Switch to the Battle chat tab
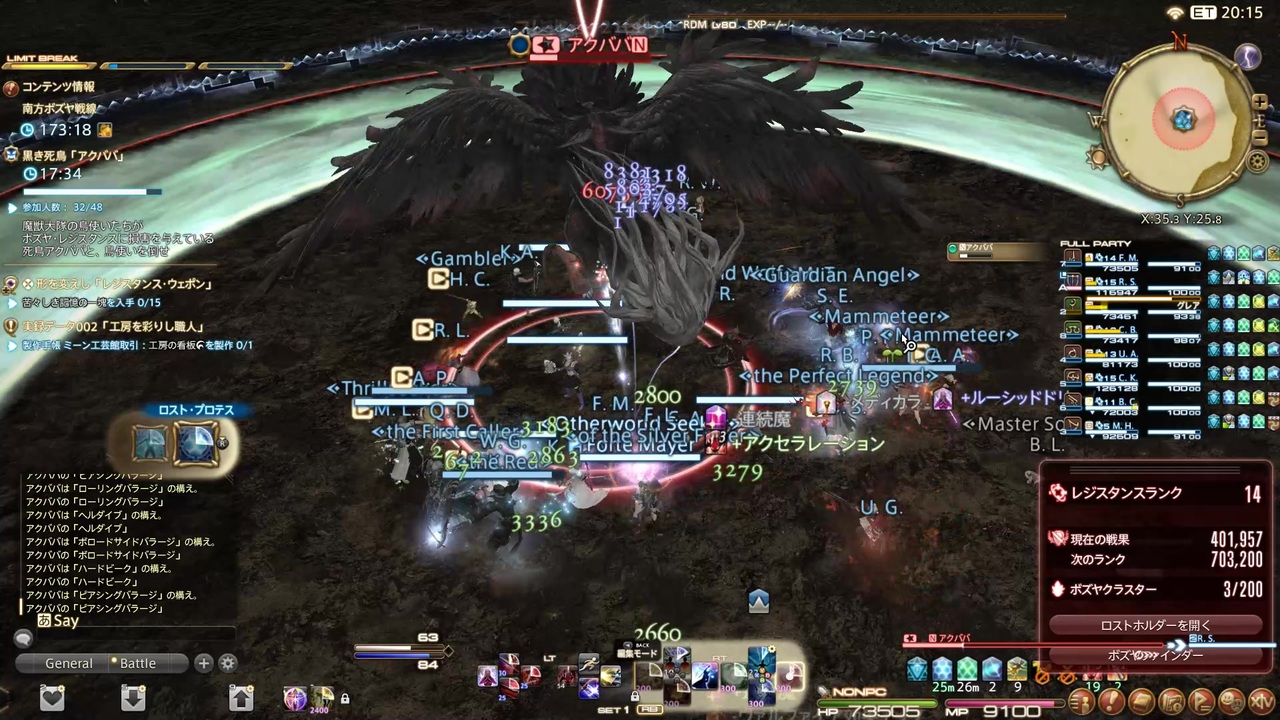This screenshot has width=1280, height=720. (x=137, y=663)
